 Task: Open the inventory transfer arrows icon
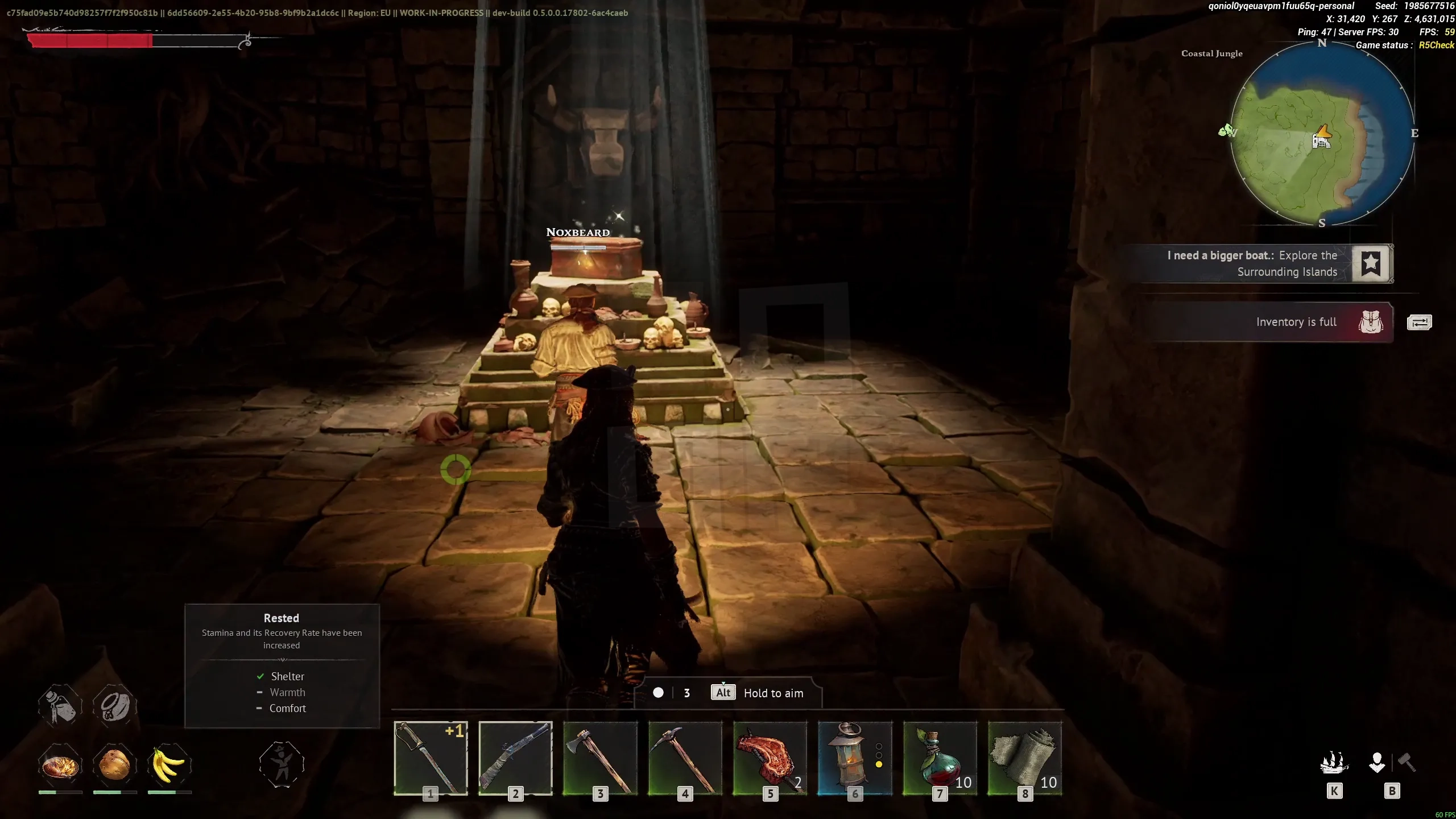pos(1421,322)
